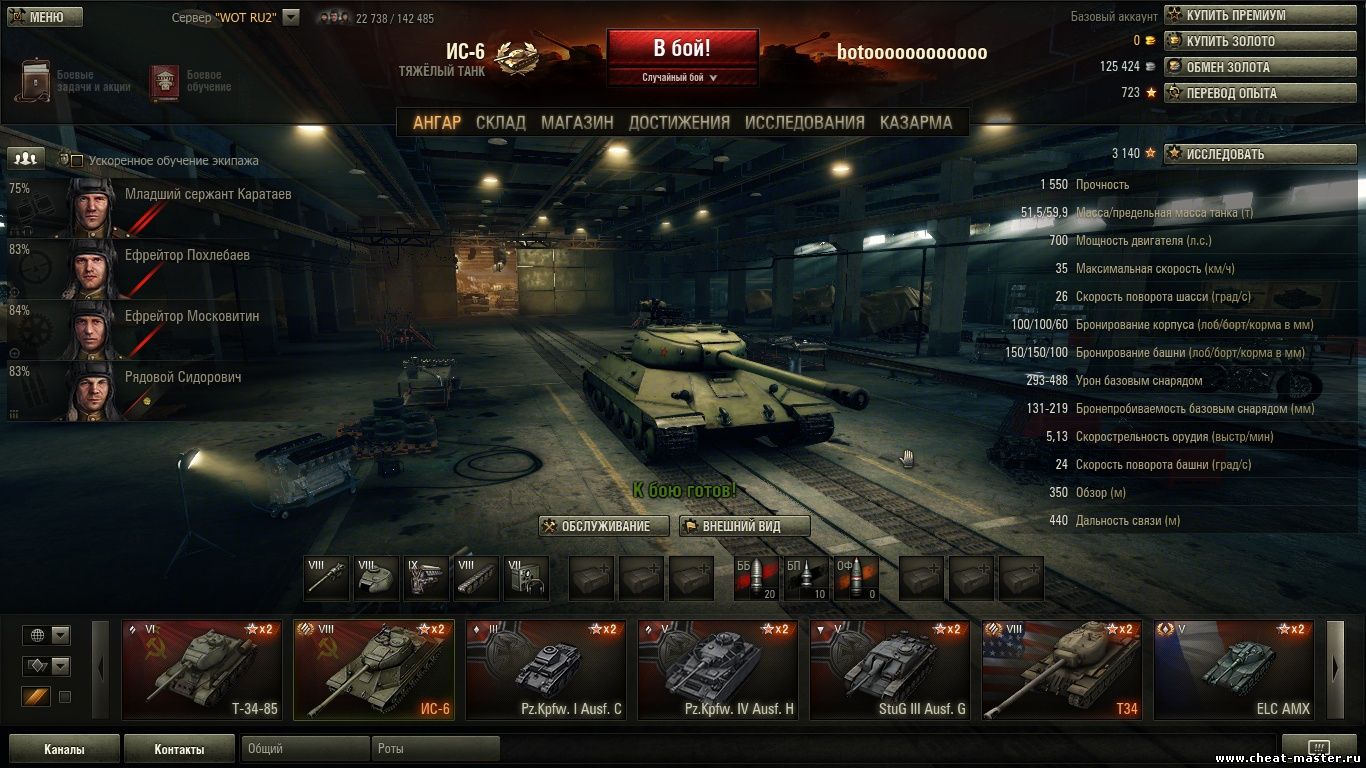Open the КАЗАРМА tab

click(916, 122)
